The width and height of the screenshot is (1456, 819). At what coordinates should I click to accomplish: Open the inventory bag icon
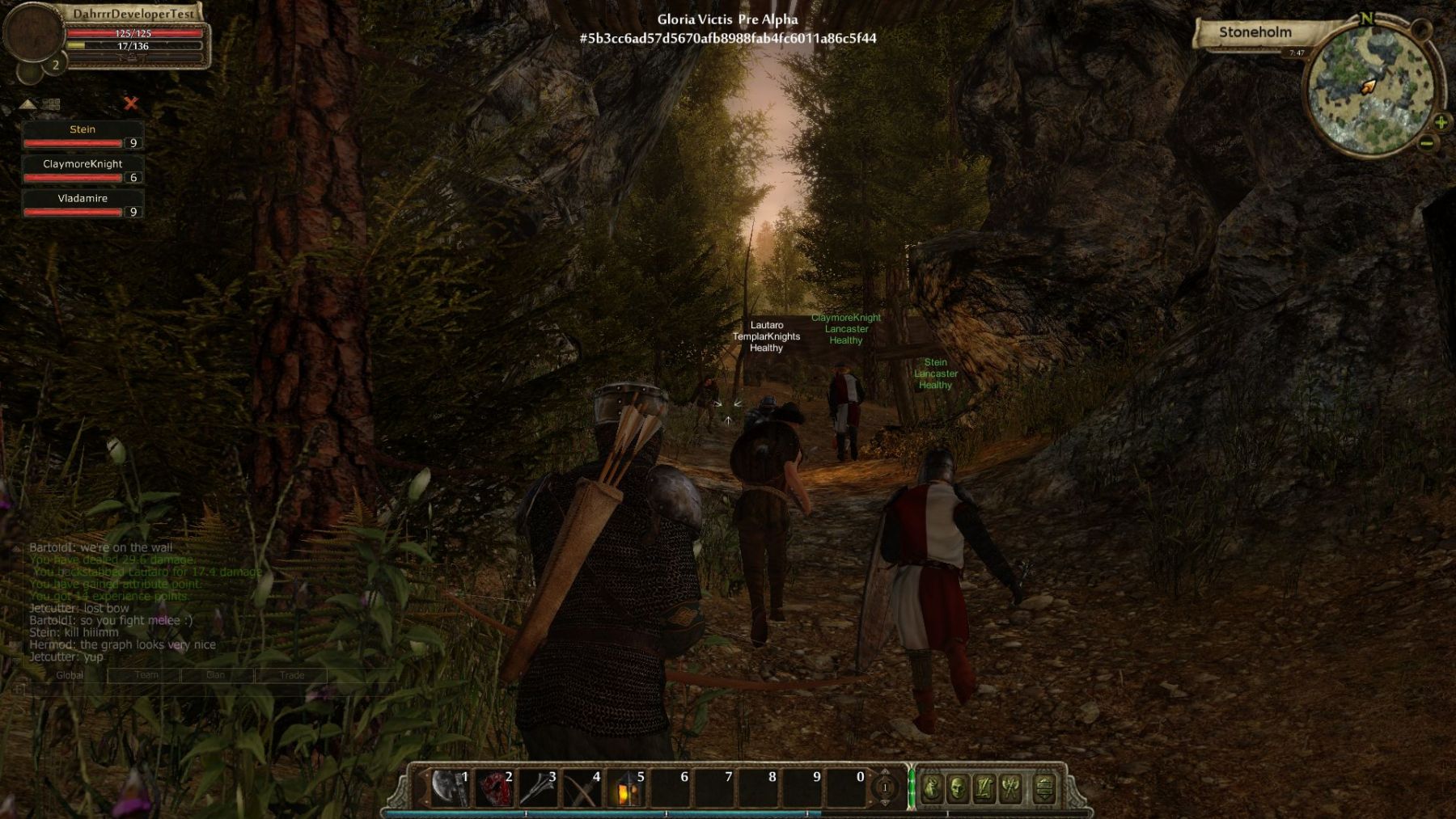point(932,788)
